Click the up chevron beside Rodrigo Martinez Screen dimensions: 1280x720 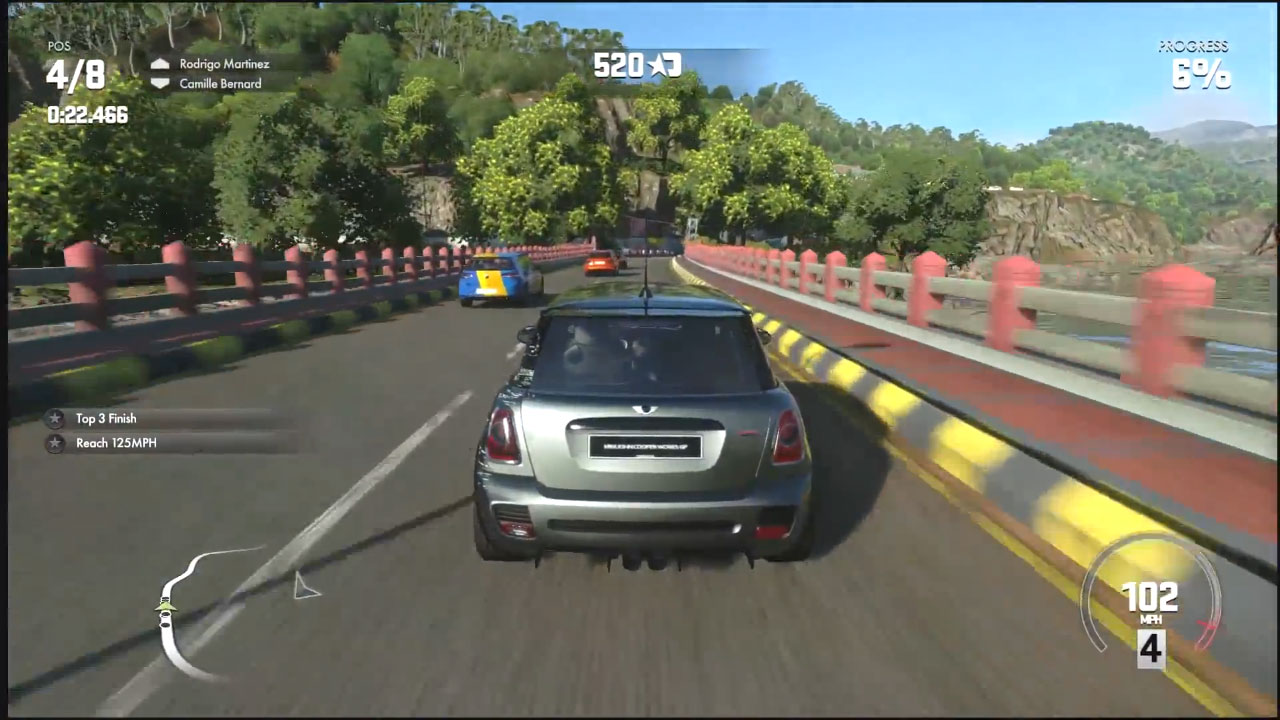coord(160,64)
